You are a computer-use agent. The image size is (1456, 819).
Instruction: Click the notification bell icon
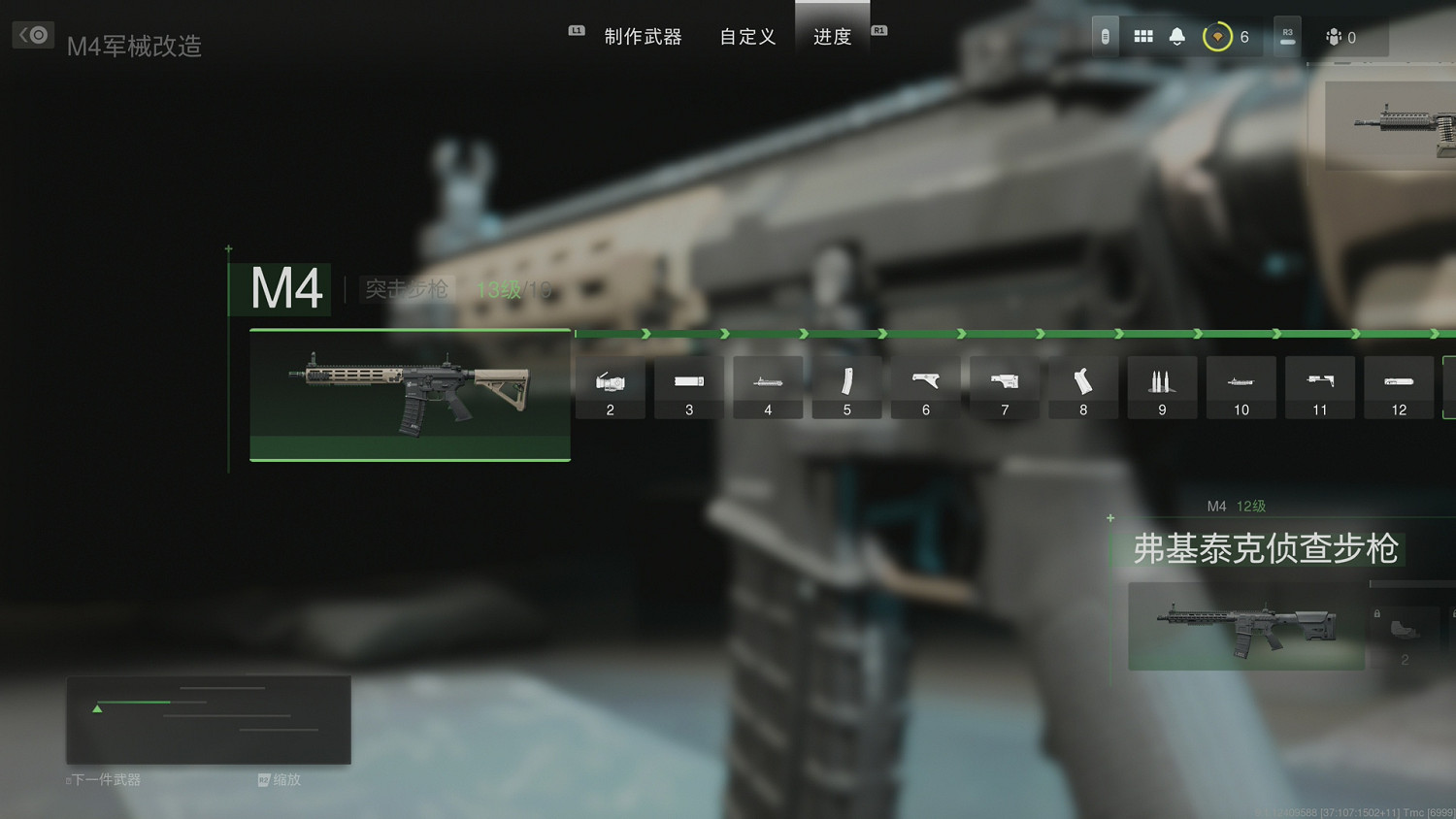(x=1176, y=36)
